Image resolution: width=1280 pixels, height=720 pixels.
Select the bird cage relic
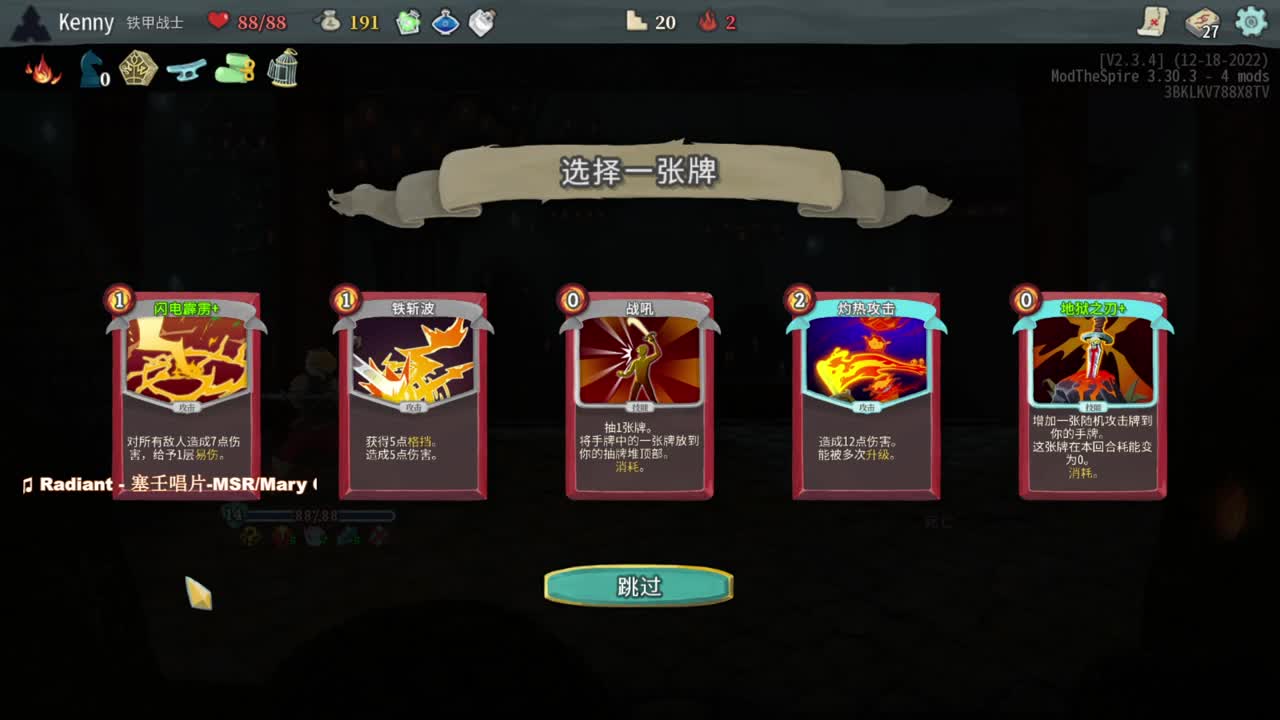(x=282, y=67)
